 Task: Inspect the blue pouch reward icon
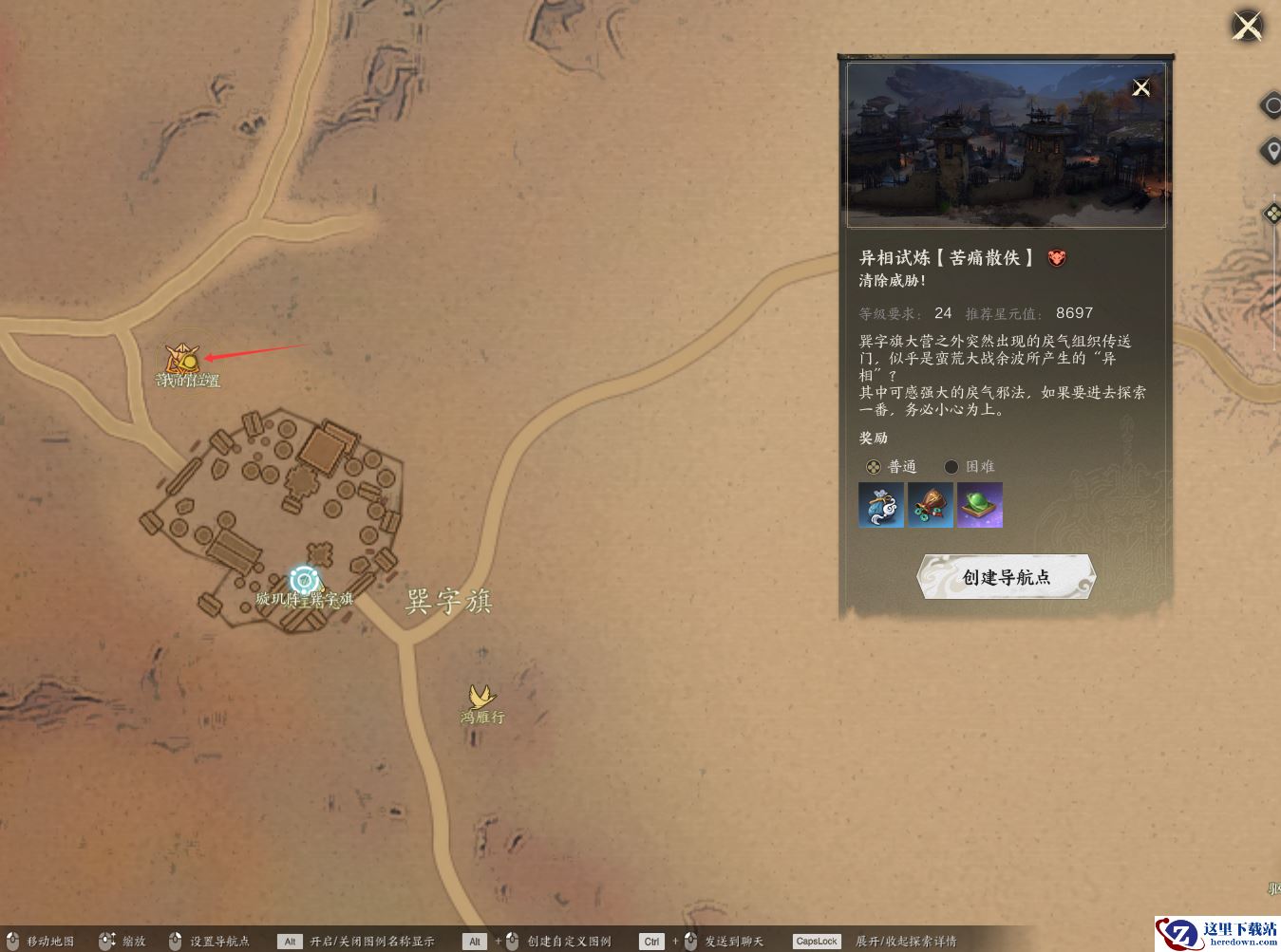pyautogui.click(x=881, y=505)
